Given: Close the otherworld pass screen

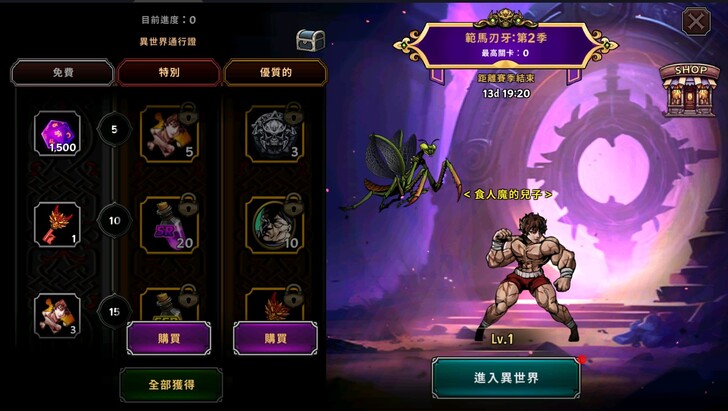Looking at the screenshot, I should click(x=696, y=22).
